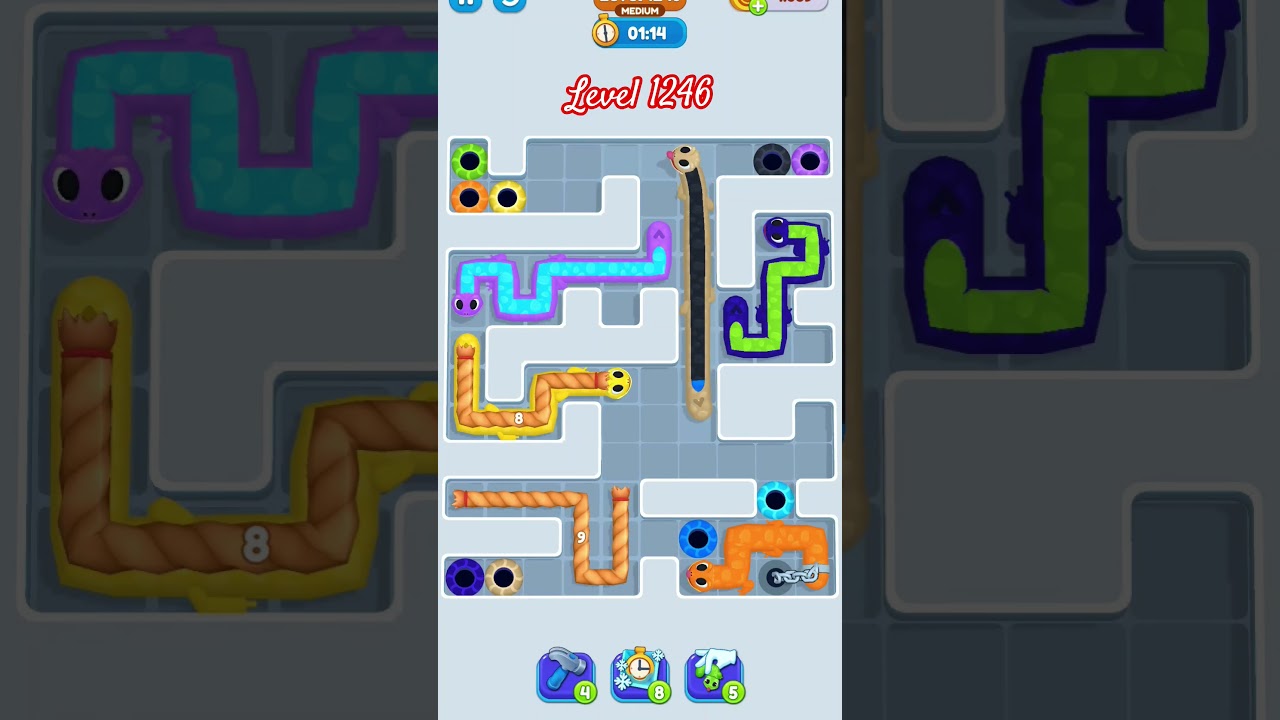Tap the blue hole near the orange snake
This screenshot has height=720, width=1280.
[x=698, y=540]
